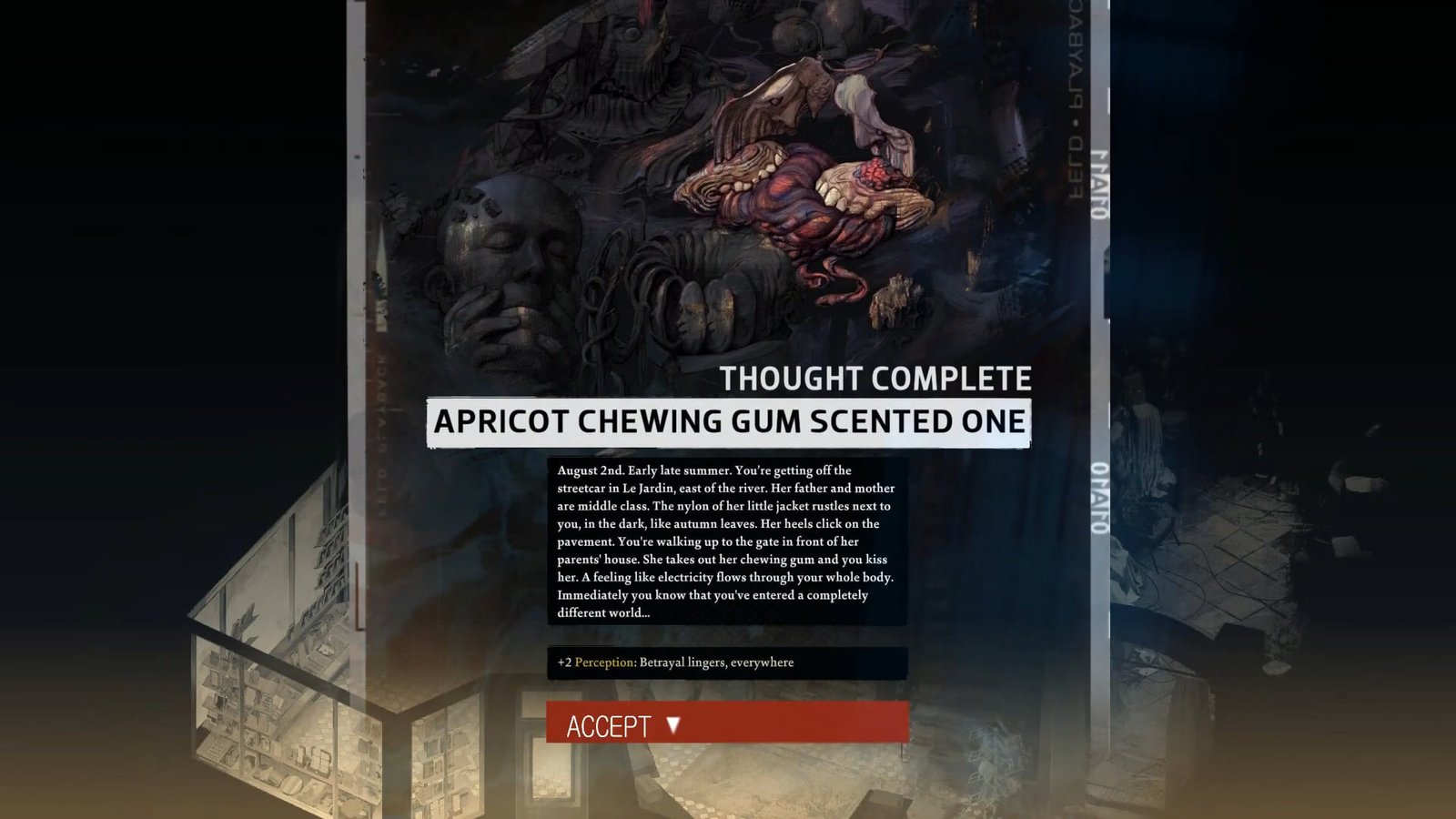The height and width of the screenshot is (819, 1456).
Task: Click the +2 Perception bonus line
Action: pyautogui.click(x=677, y=663)
